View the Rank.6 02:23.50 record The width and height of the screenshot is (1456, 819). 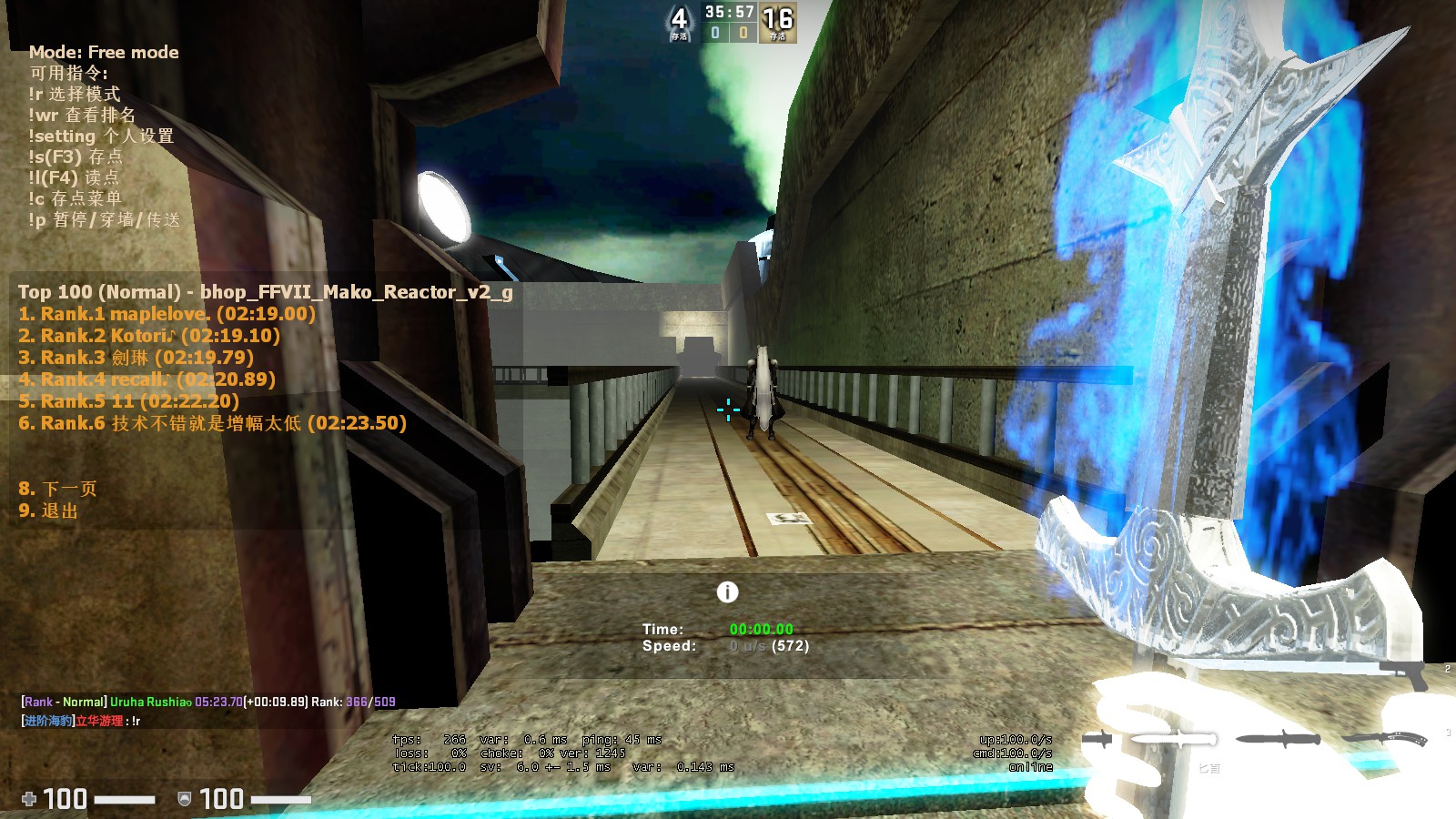(212, 423)
